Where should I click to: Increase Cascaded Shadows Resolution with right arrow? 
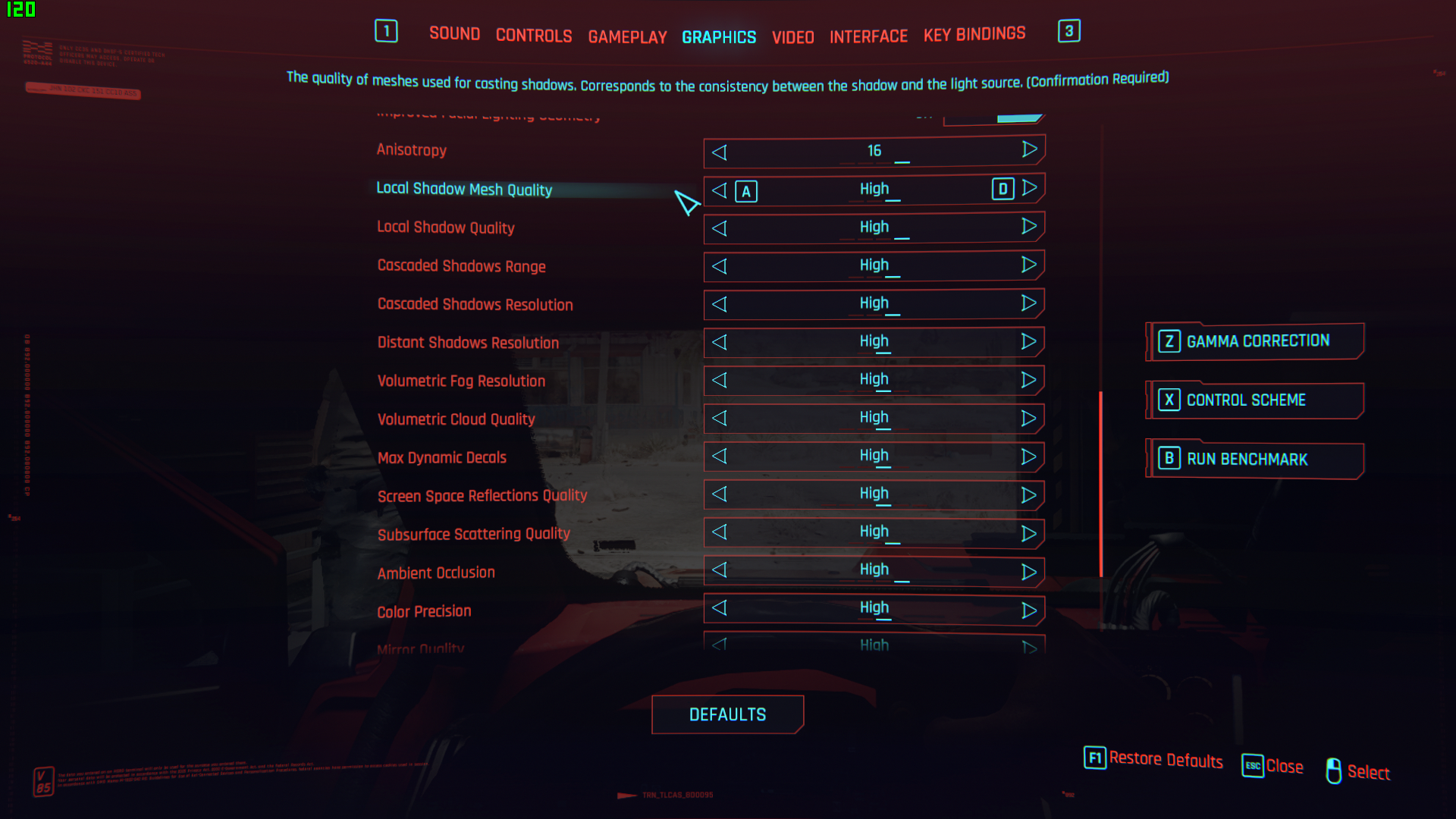(x=1029, y=303)
